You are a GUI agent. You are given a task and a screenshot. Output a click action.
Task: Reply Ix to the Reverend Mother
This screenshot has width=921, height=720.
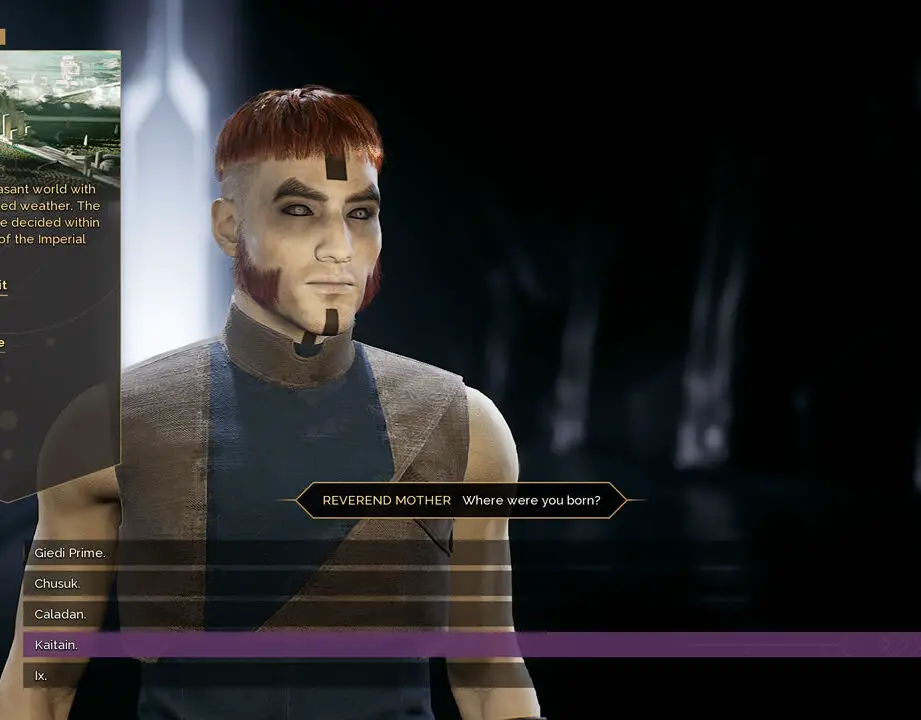(41, 676)
